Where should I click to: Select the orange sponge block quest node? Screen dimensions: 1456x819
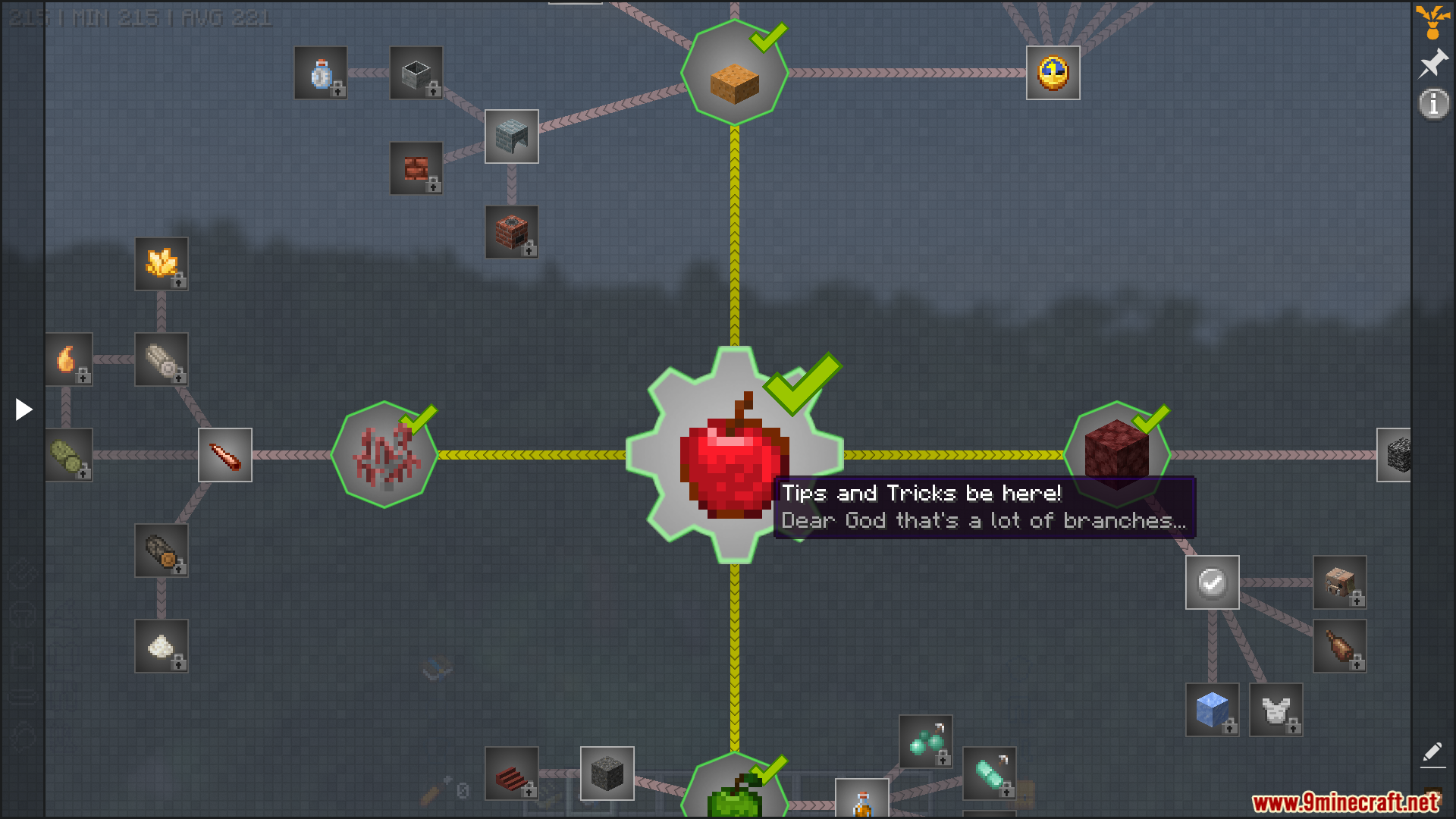[734, 74]
